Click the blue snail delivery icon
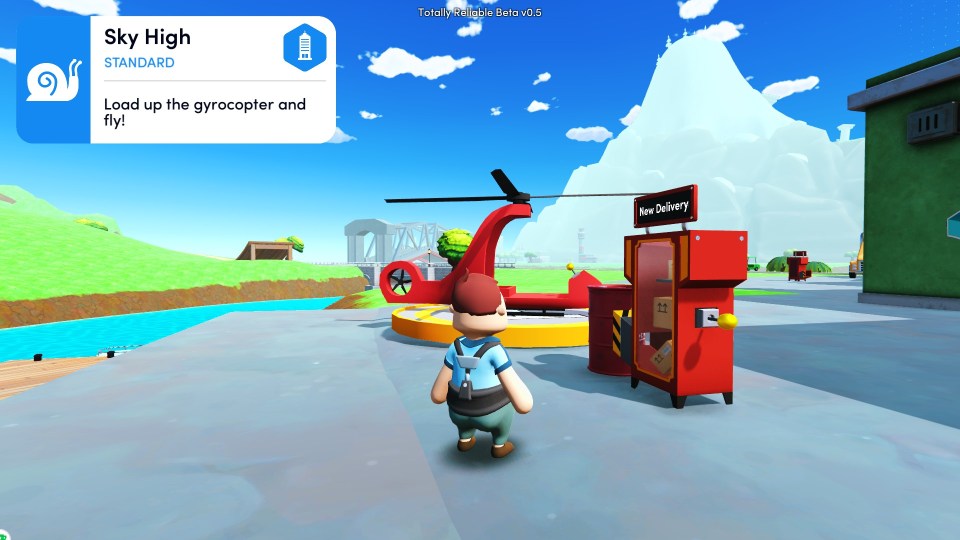960x540 pixels. (x=53, y=80)
